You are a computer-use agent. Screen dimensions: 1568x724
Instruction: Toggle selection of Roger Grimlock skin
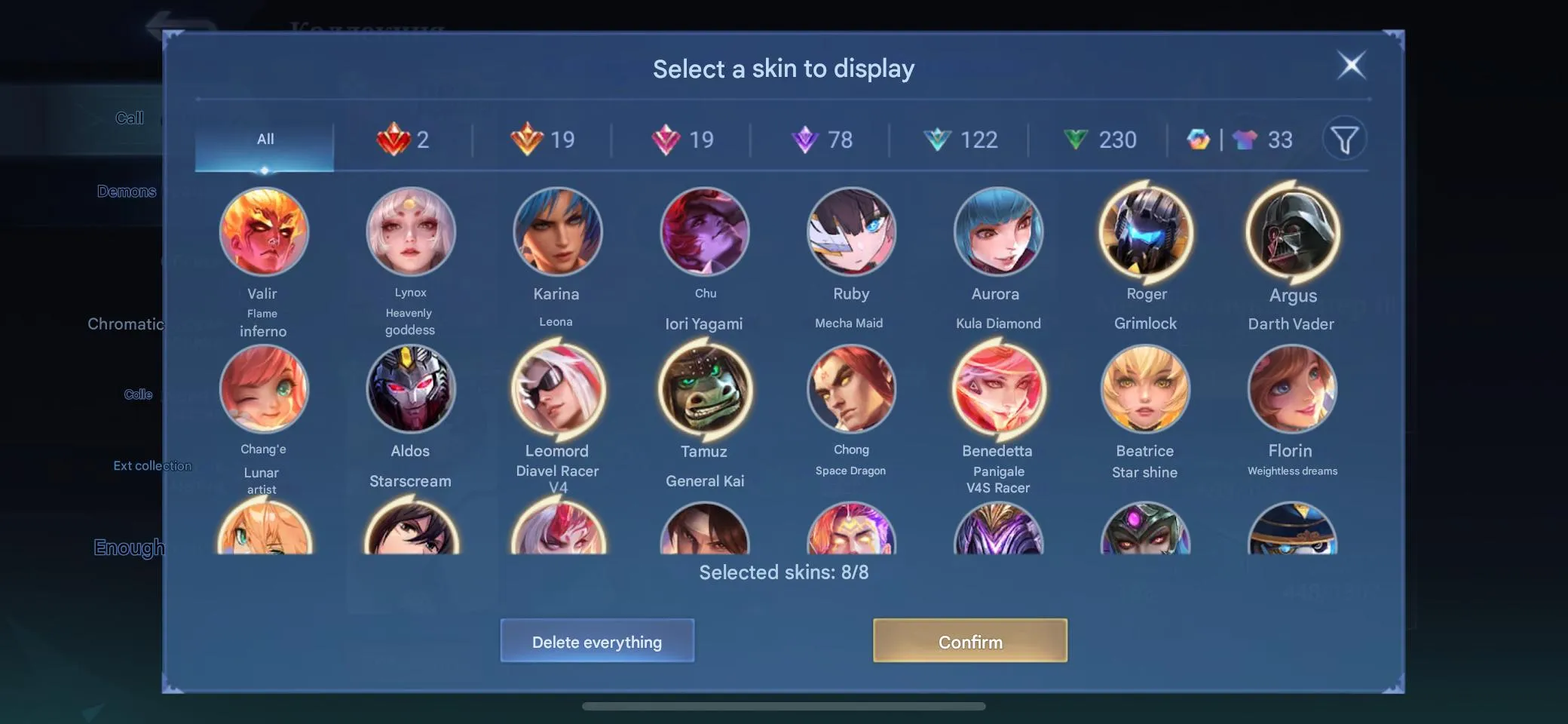[x=1145, y=232]
